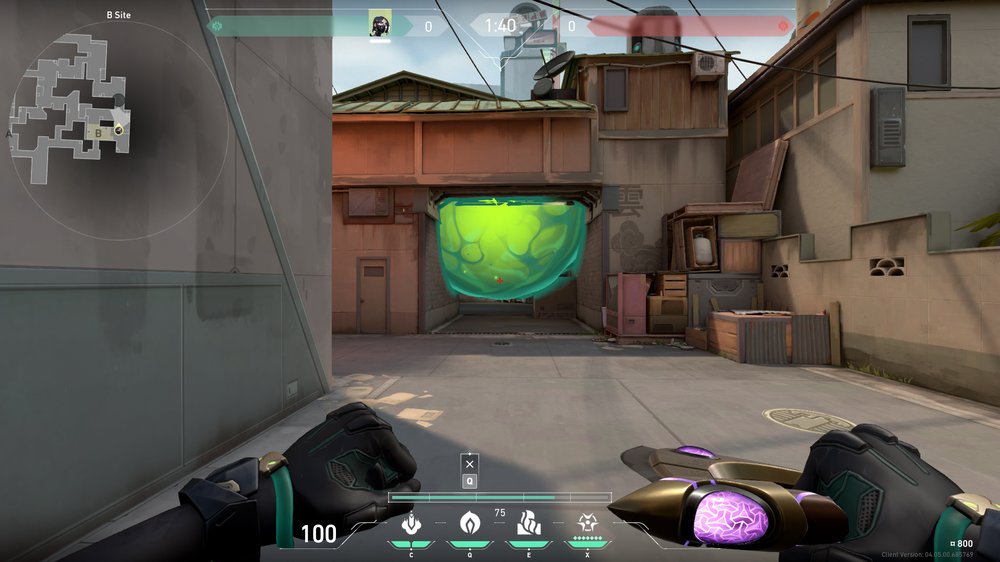This screenshot has height=562, width=1000.
Task: Select Viper's Snake Bite ability icon
Action: 410,523
